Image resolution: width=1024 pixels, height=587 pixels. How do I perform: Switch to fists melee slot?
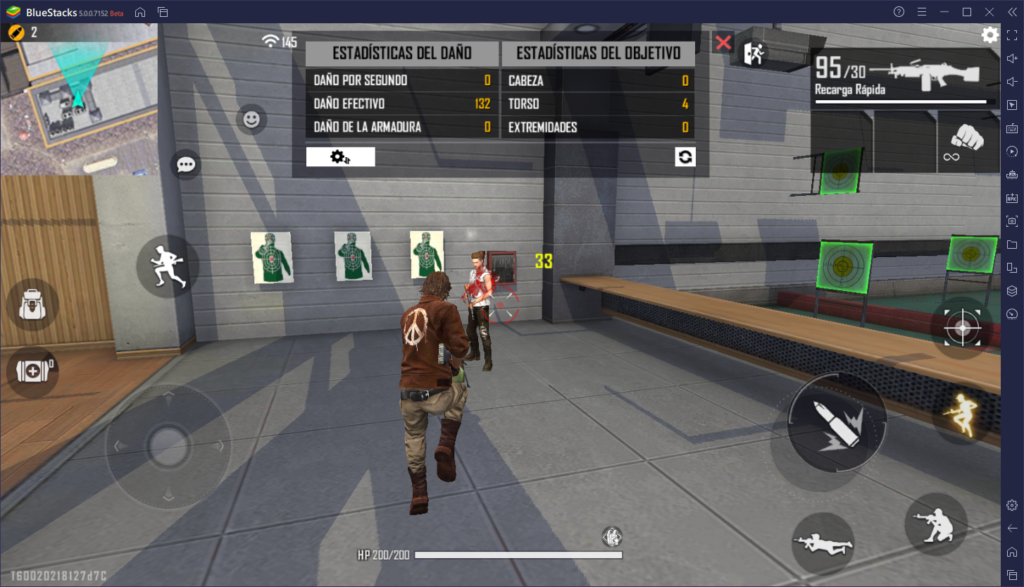pyautogui.click(x=967, y=141)
